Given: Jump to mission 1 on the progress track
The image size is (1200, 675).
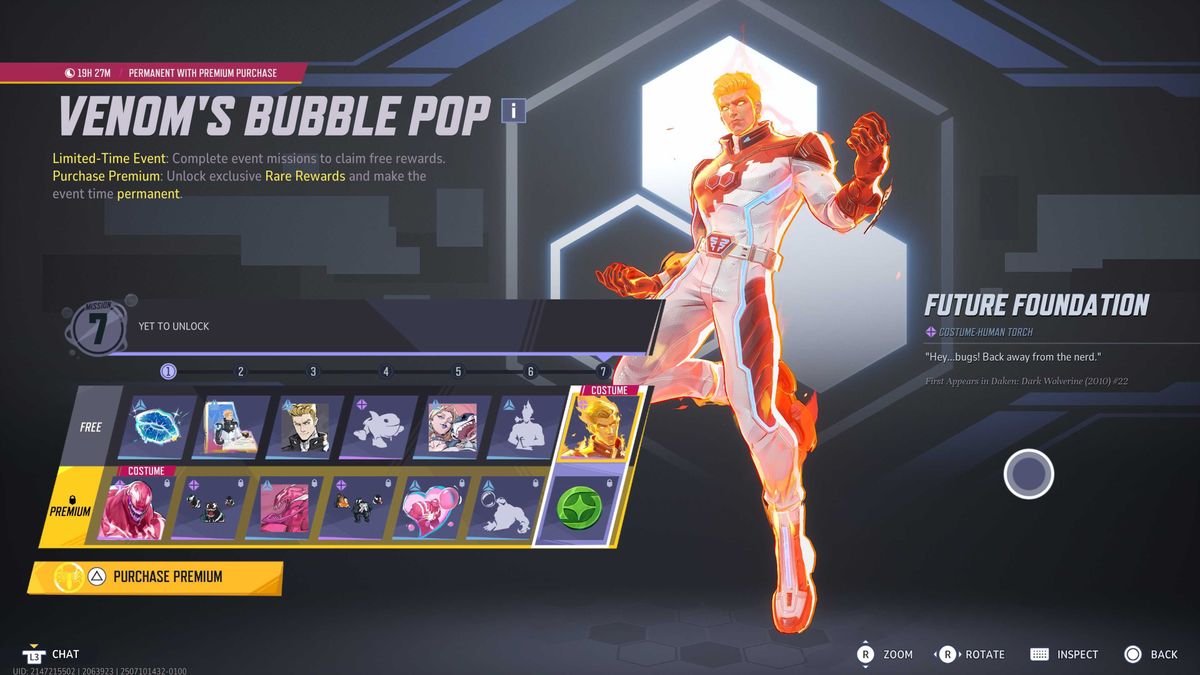Looking at the screenshot, I should pyautogui.click(x=168, y=372).
